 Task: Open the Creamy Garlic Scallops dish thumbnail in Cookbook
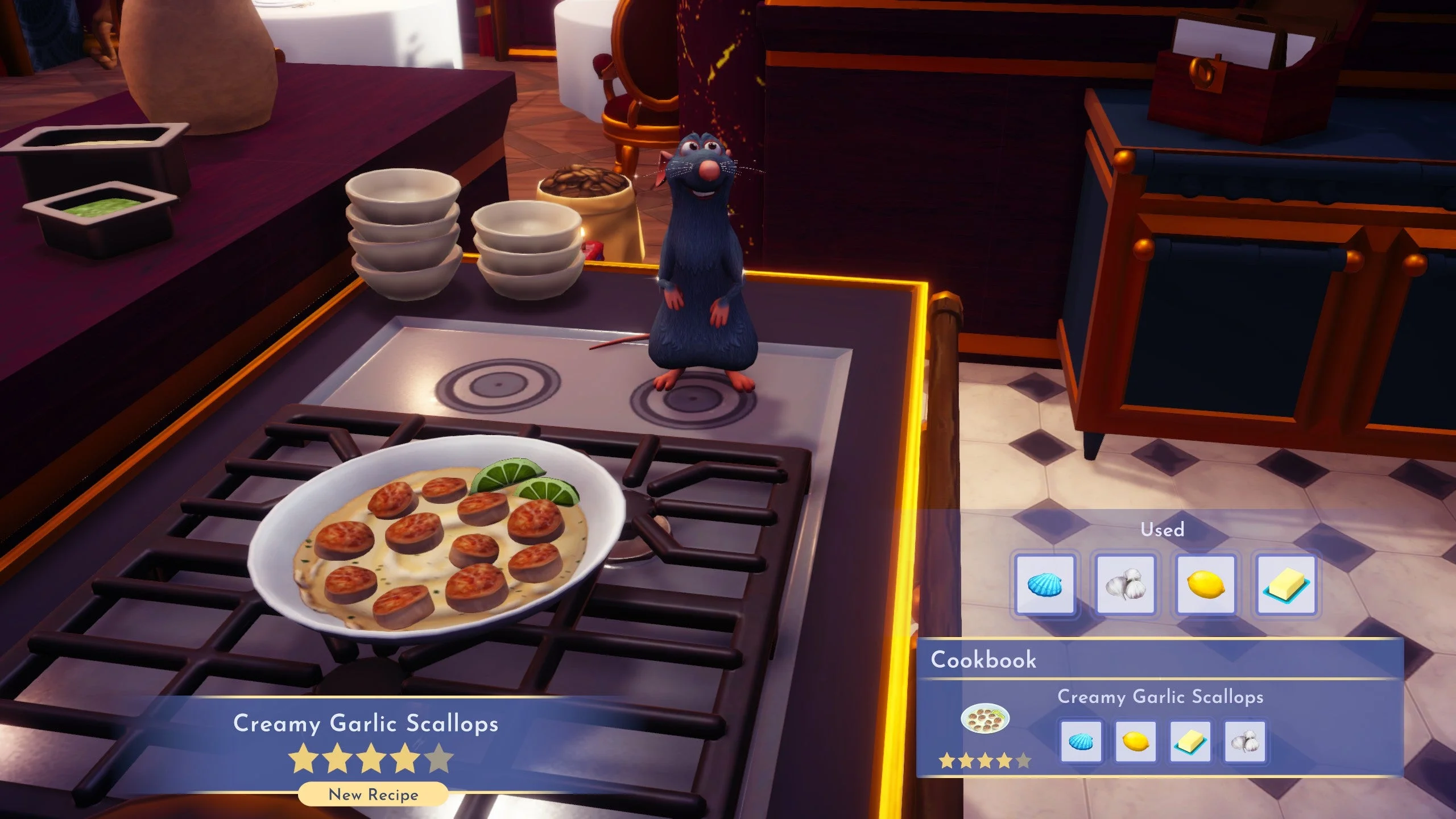[x=985, y=719]
